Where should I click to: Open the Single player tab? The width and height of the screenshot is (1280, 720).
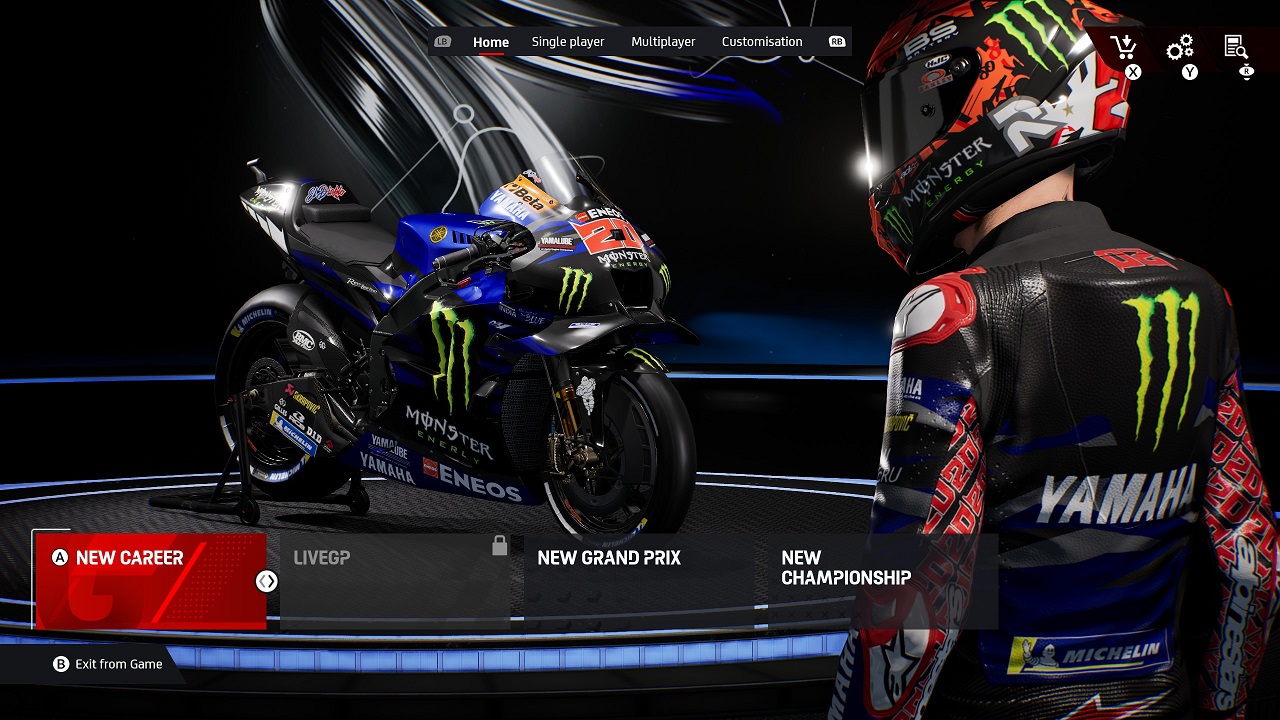click(567, 42)
